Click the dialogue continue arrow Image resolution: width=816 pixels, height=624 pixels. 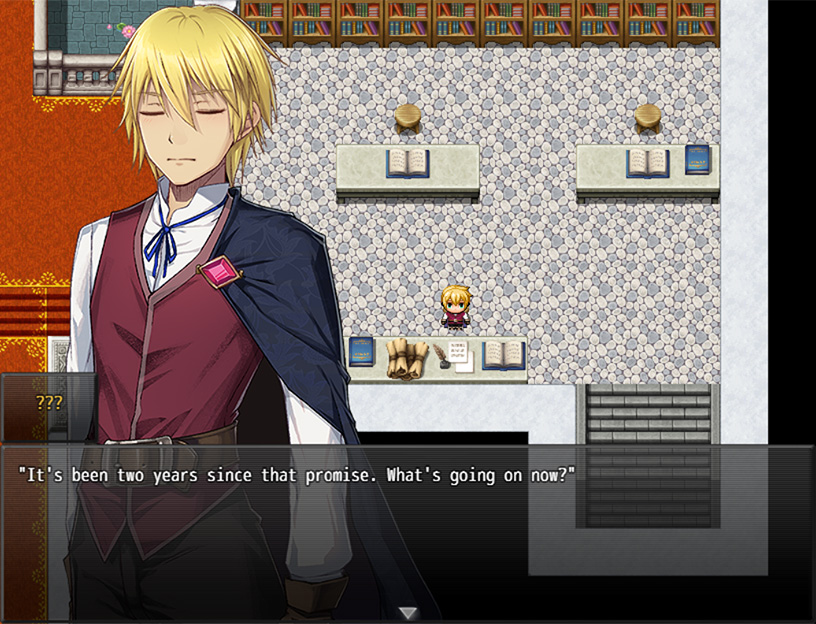(407, 612)
